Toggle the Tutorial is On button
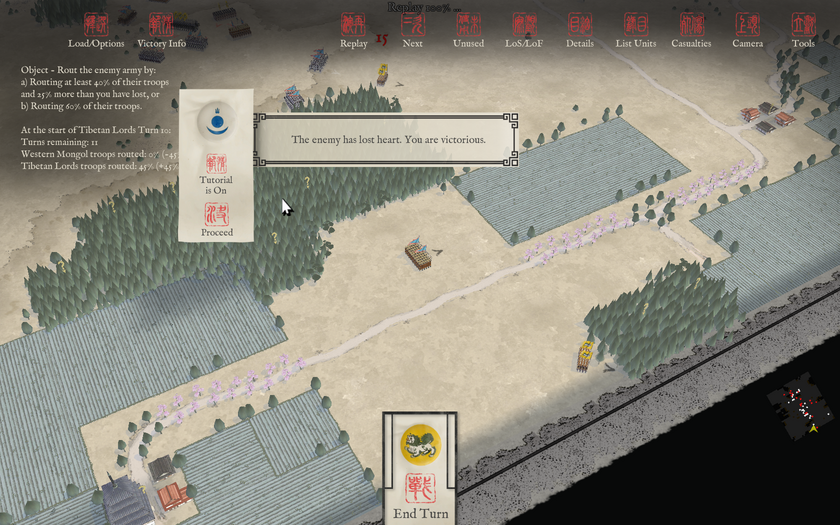The height and width of the screenshot is (525, 840). [x=216, y=170]
